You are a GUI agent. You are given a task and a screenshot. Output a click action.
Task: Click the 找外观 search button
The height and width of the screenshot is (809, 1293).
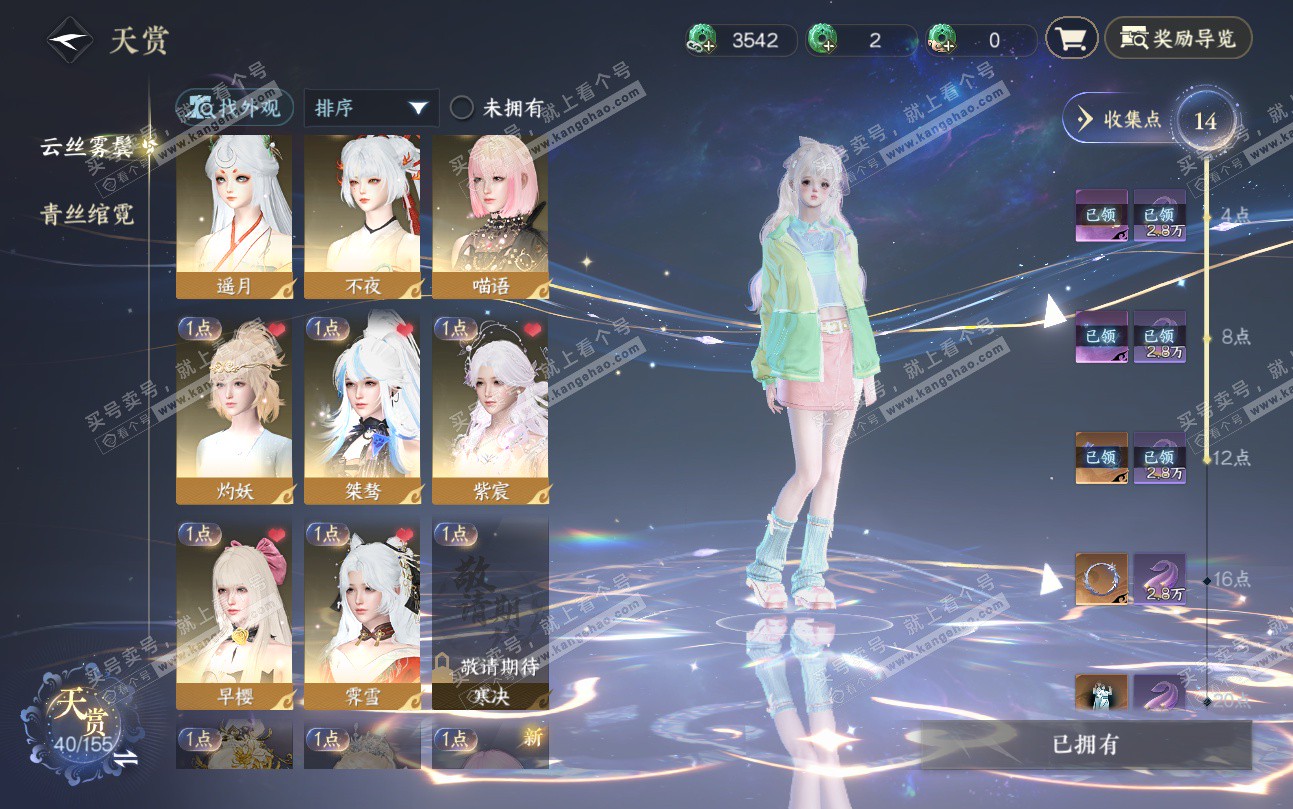(235, 108)
